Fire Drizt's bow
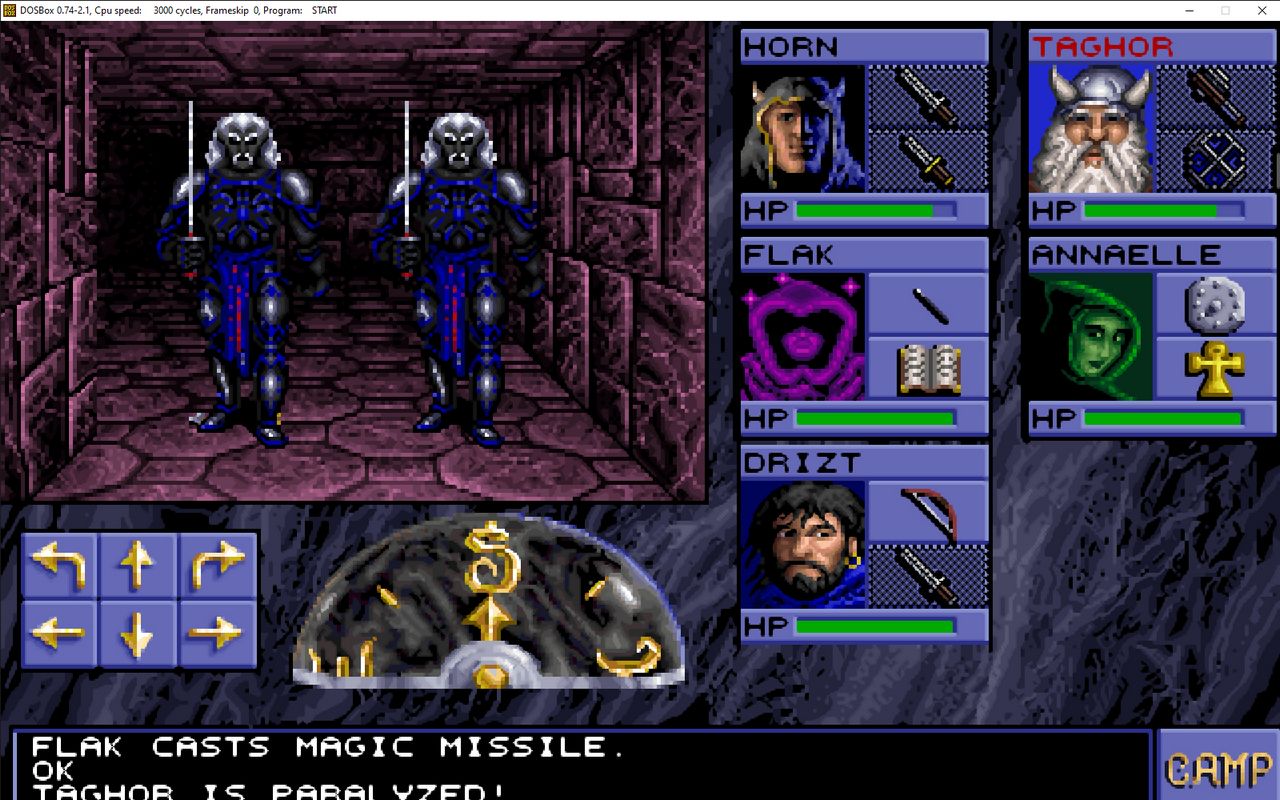This screenshot has height=800, width=1280. [x=927, y=512]
